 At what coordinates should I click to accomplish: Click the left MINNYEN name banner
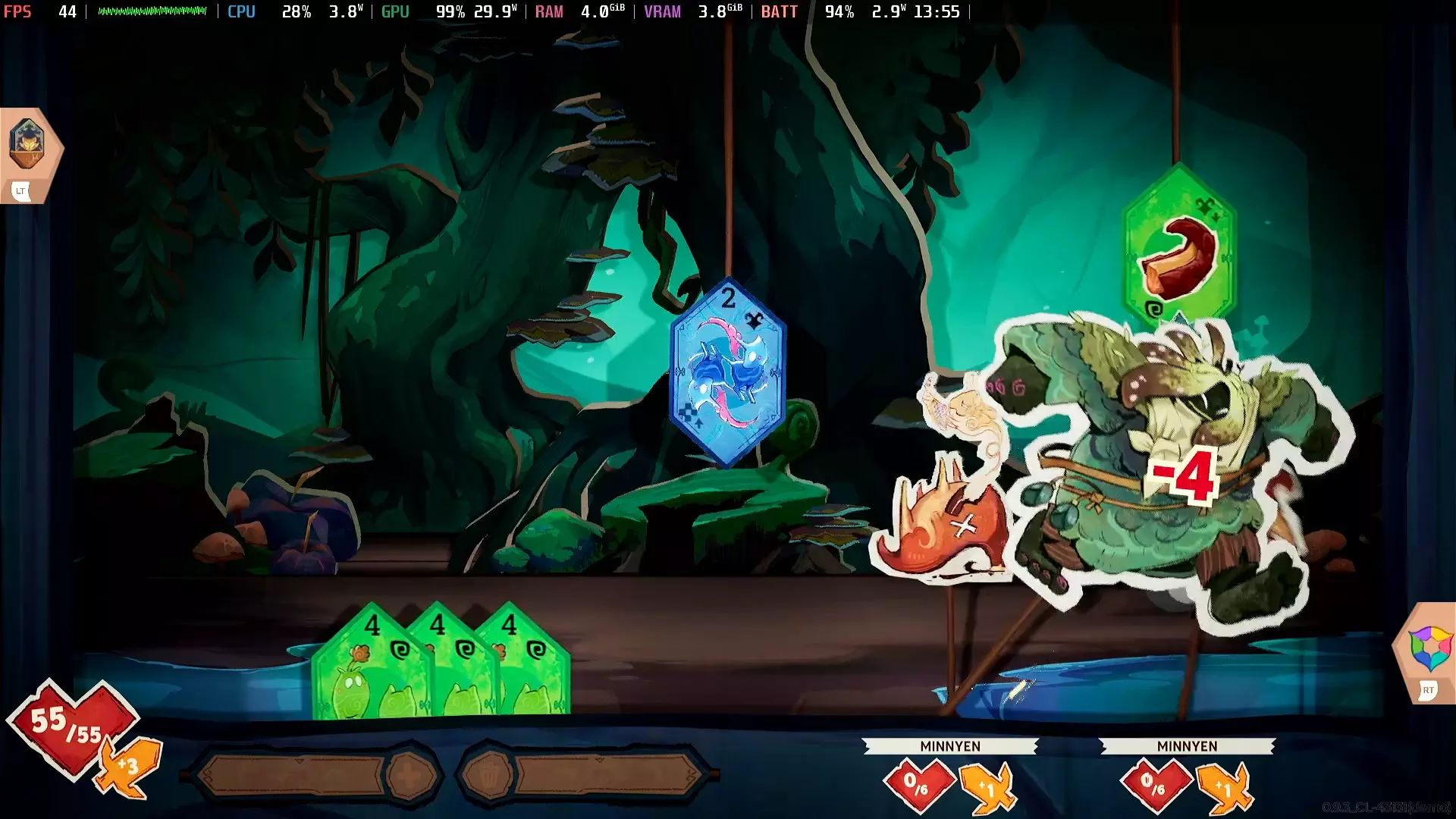click(x=950, y=746)
